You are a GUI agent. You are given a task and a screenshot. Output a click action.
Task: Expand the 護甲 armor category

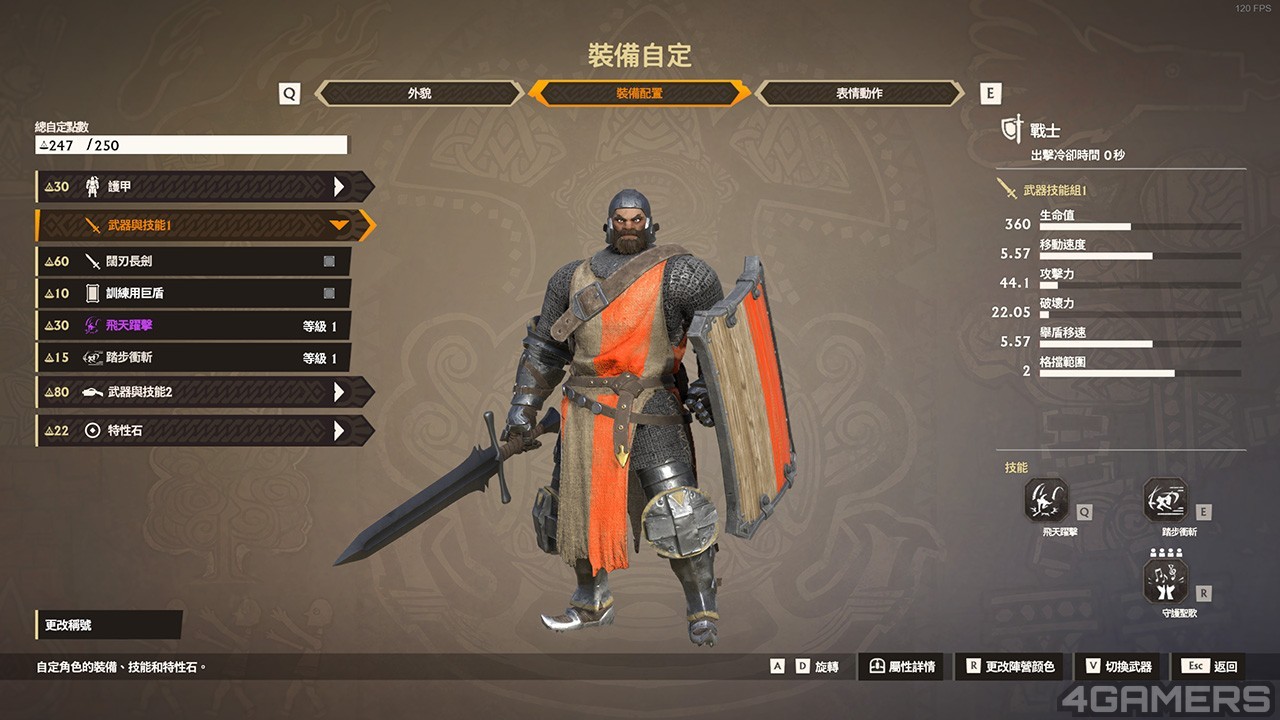[205, 186]
